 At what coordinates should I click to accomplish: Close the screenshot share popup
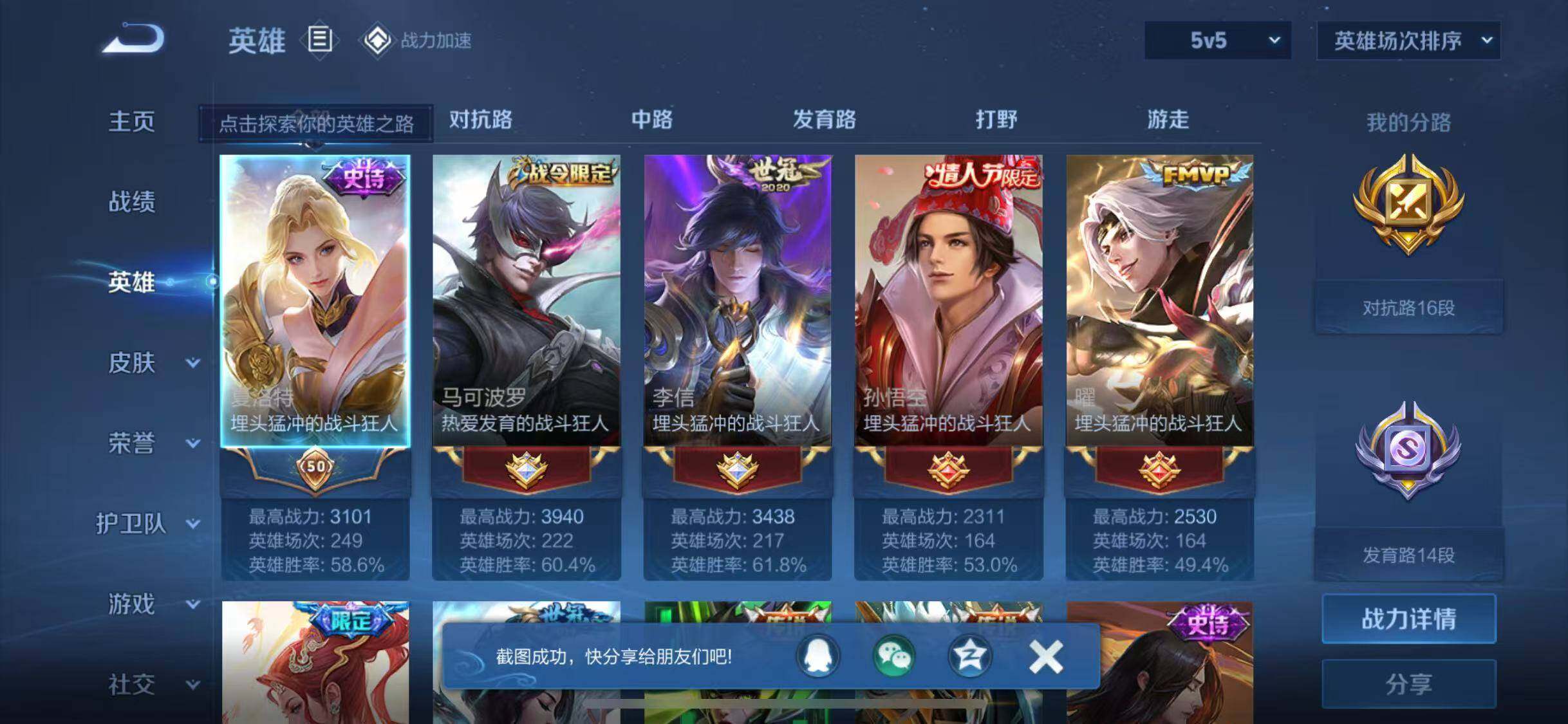[x=1045, y=656]
